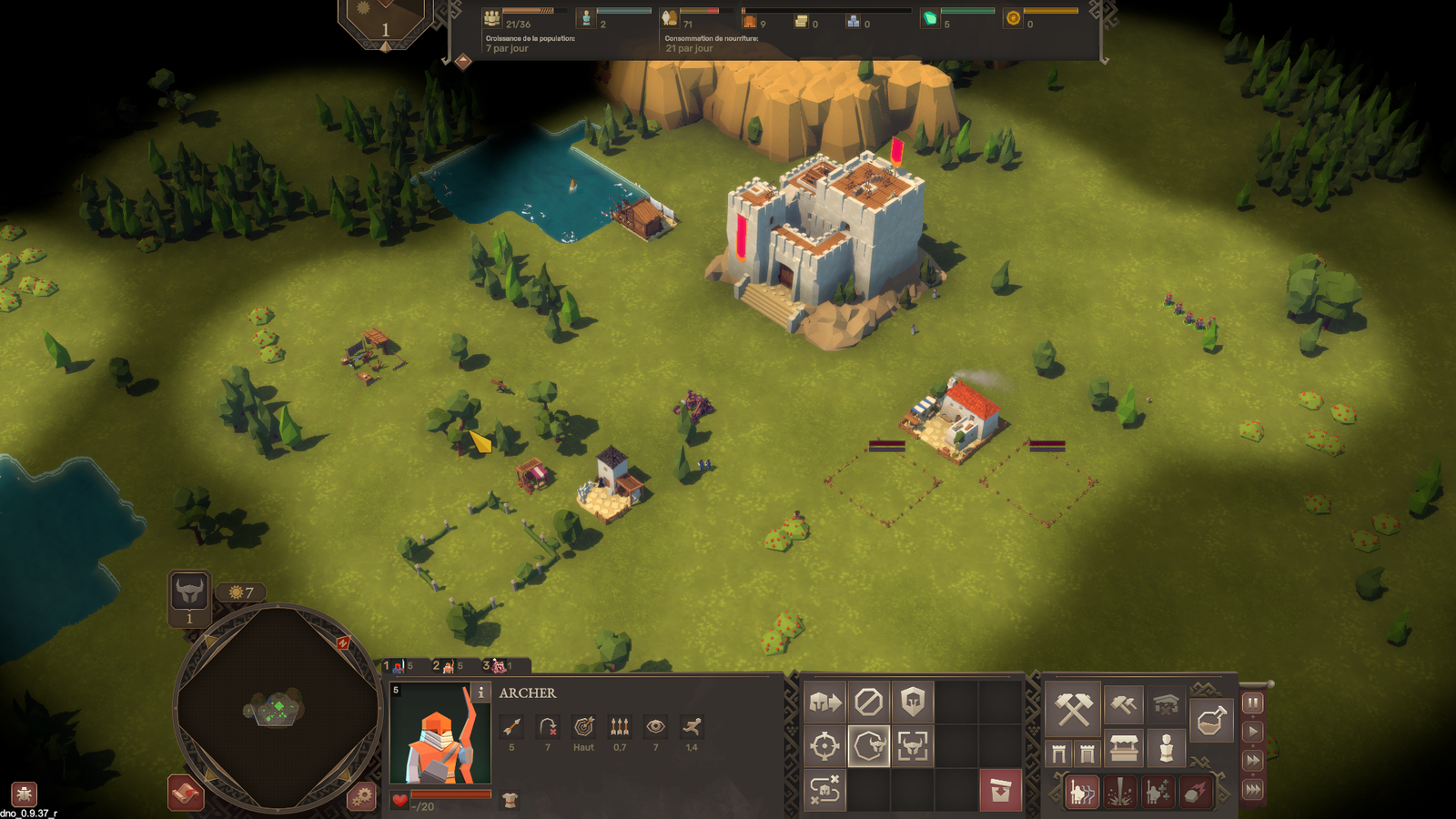
Task: Activate the red meteor strike ability
Action: [x=1195, y=792]
